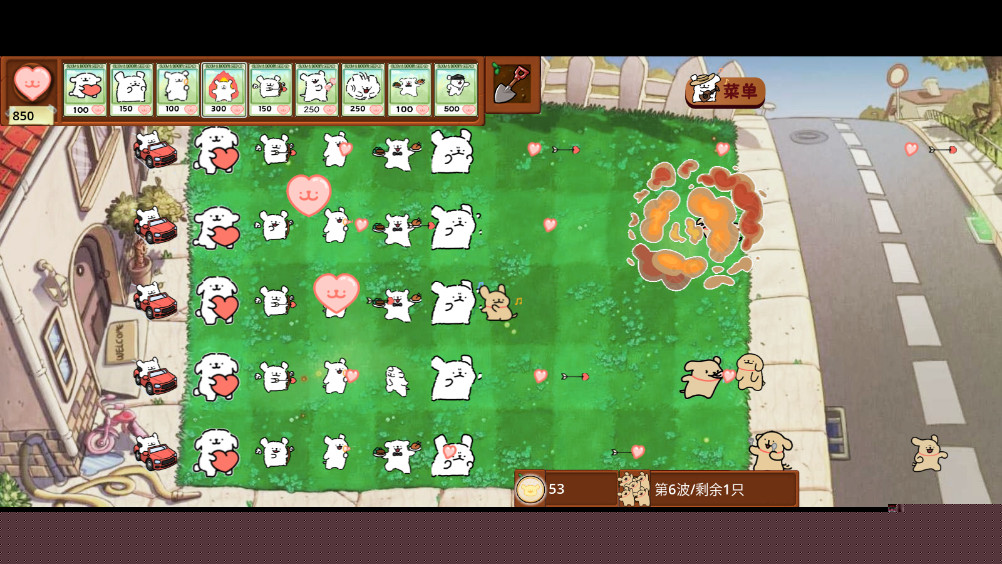Select the bear hugging heart card

click(85, 90)
